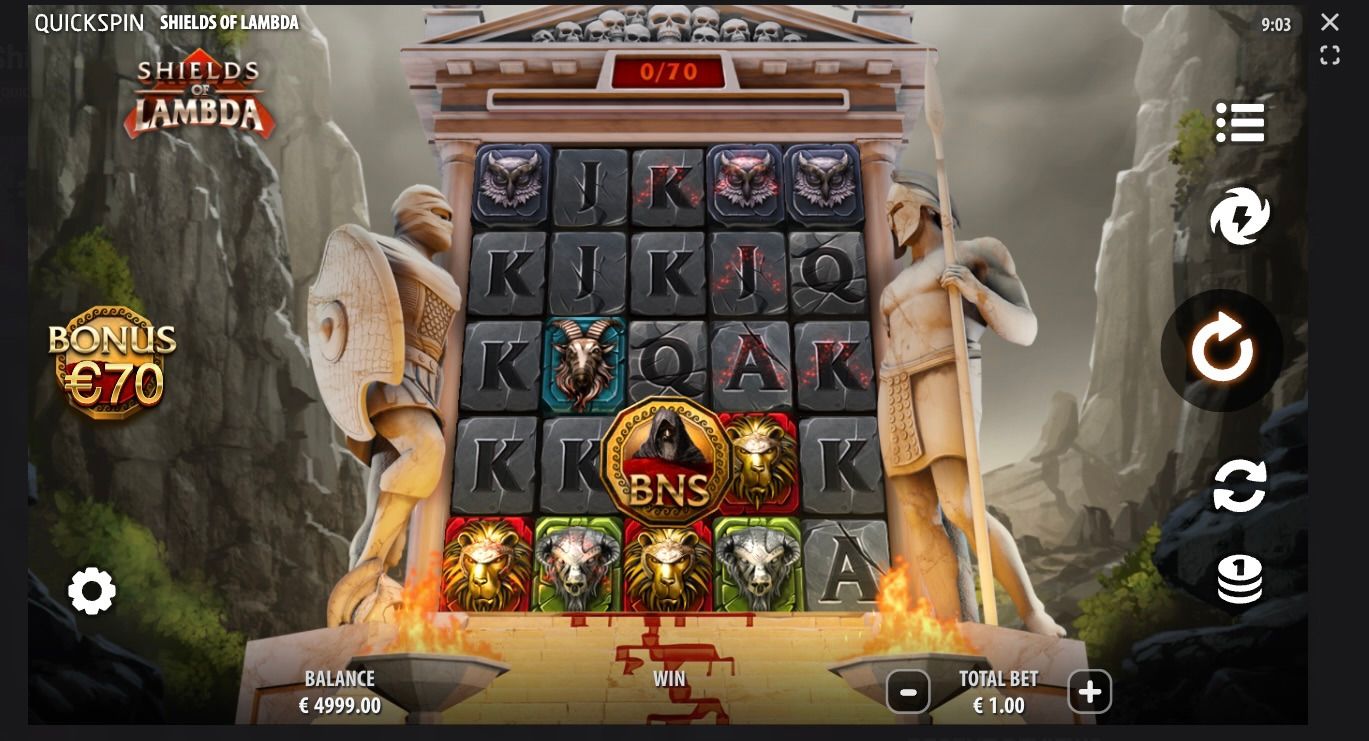Open the paytable menu list icon

pos(1240,123)
